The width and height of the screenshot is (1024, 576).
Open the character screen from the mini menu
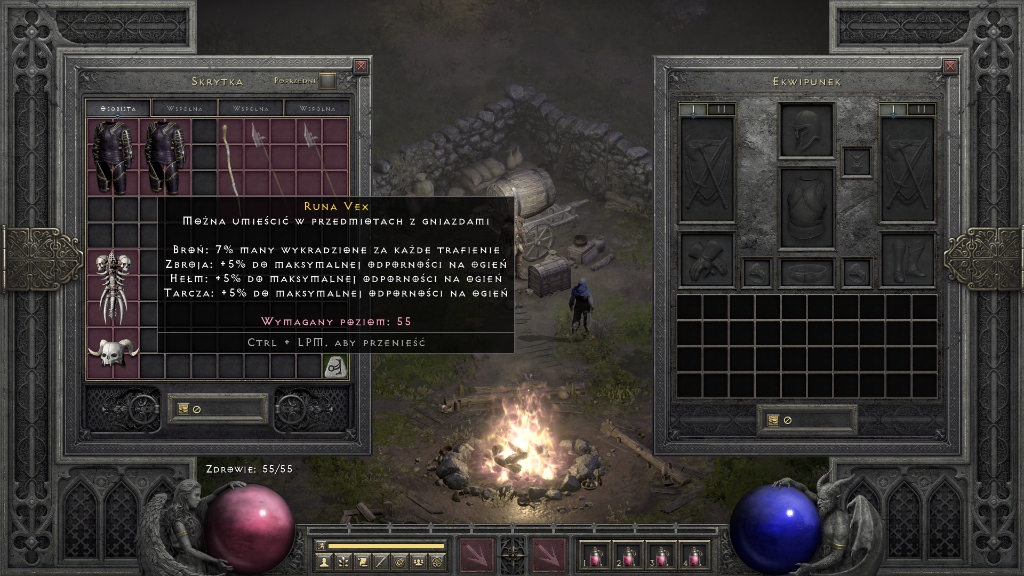pos(325,563)
